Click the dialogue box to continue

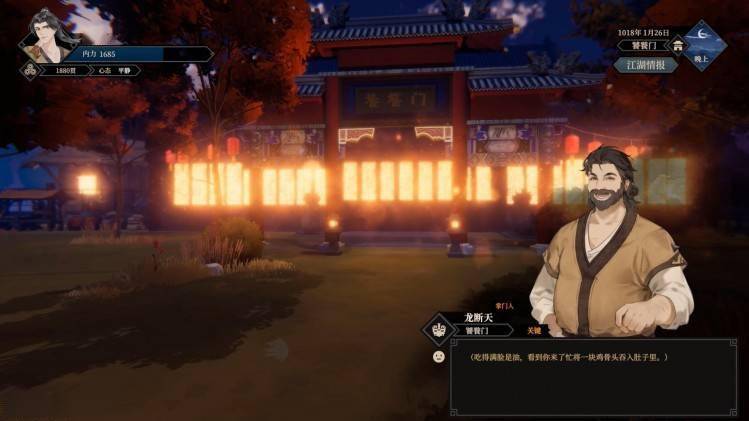coord(590,376)
